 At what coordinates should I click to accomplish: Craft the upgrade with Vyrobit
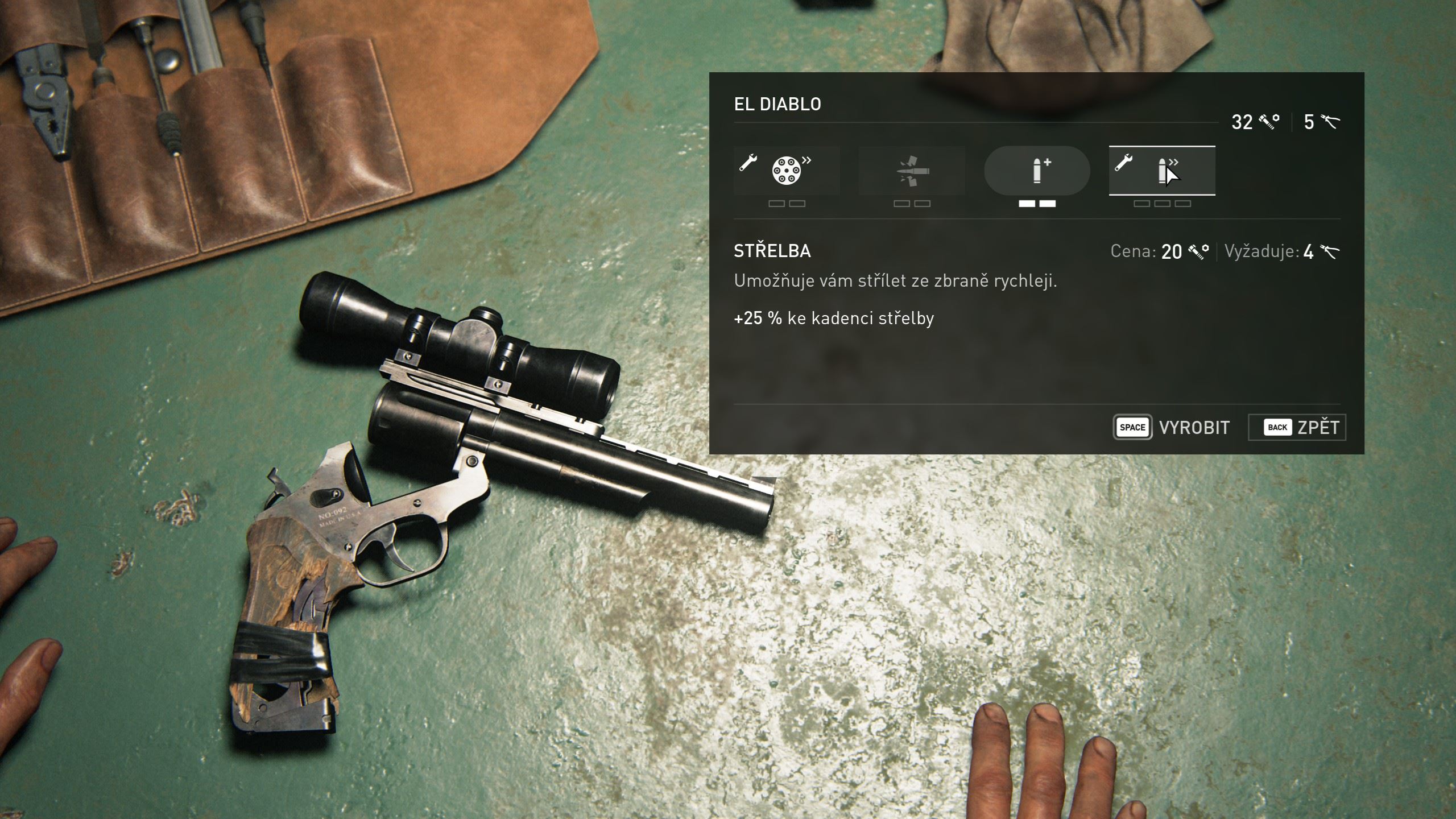click(1172, 427)
